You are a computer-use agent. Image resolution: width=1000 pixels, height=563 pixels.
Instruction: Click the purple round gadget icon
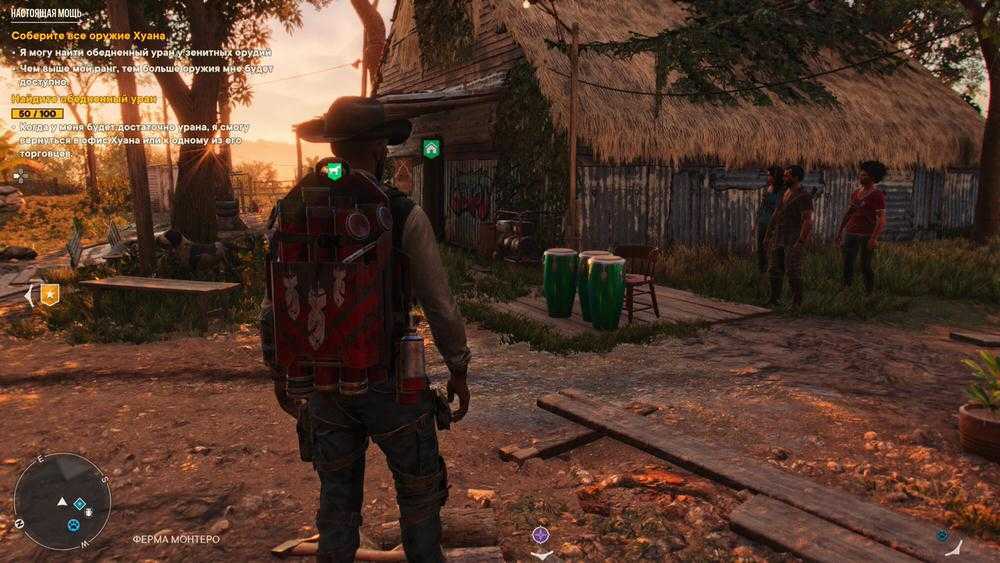[x=541, y=535]
